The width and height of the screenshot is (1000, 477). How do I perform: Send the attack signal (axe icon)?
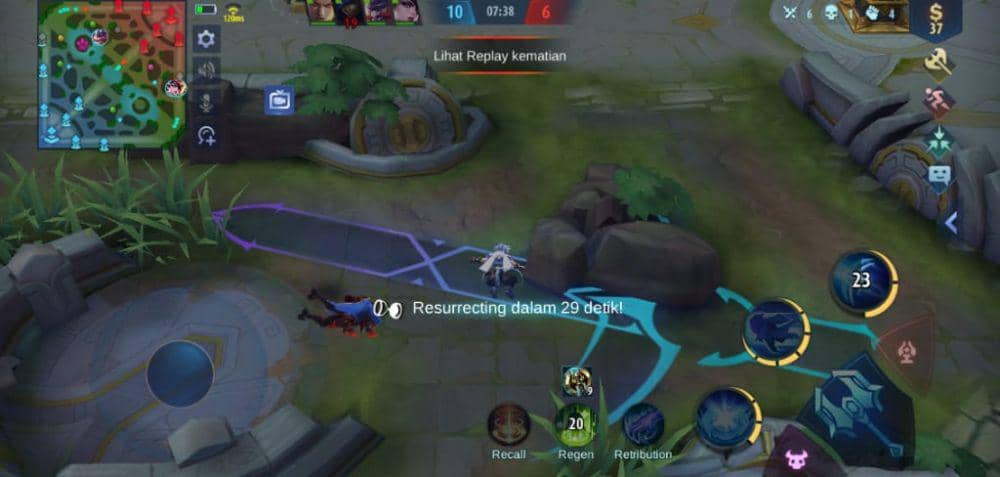coord(938,64)
